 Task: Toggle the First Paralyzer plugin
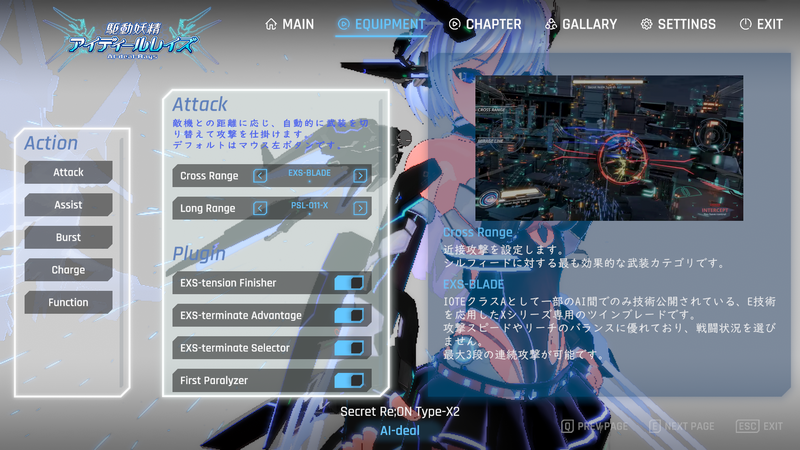(349, 381)
